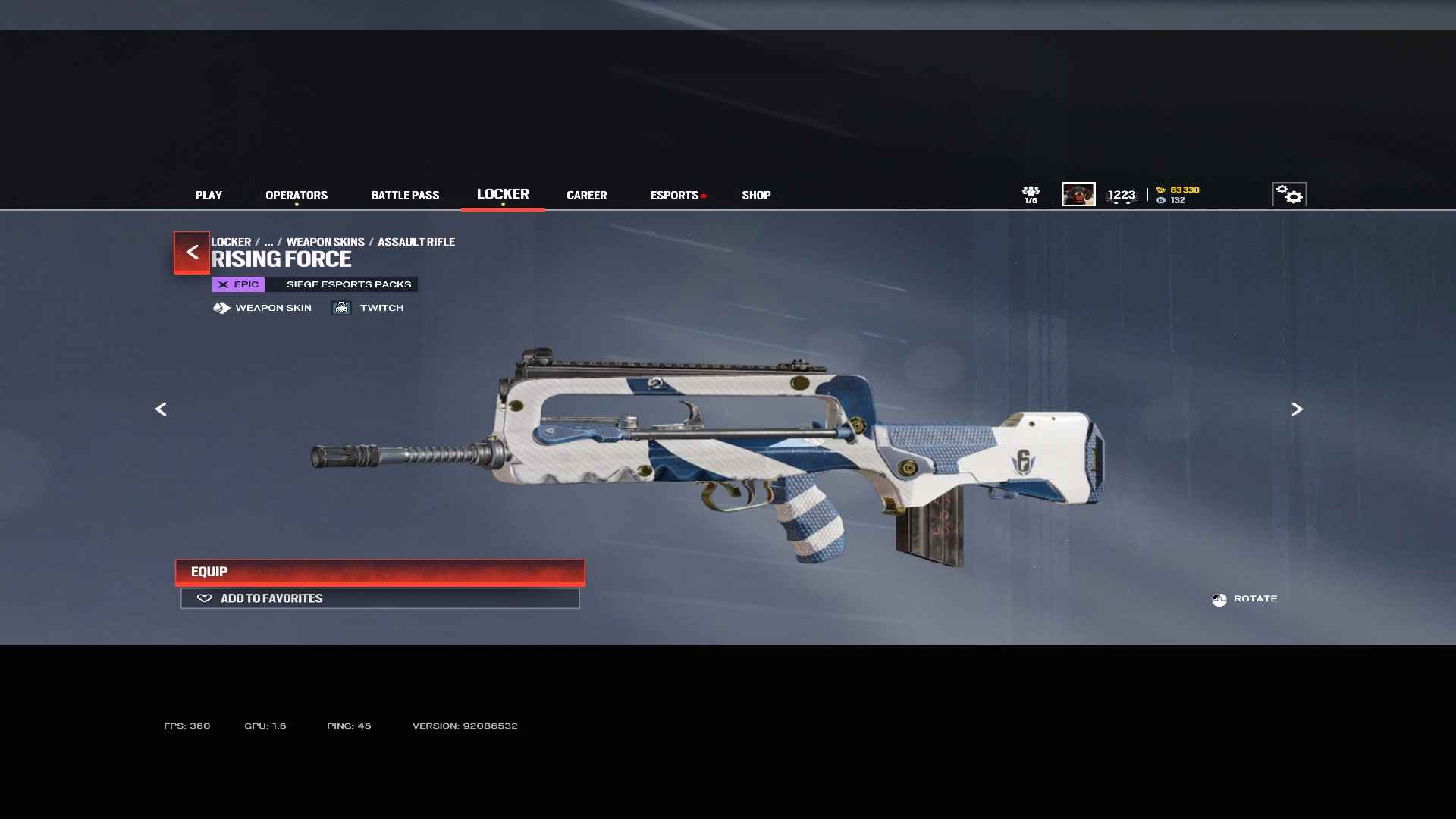Show the Esports tab
Screen dimensions: 1456x819
click(x=674, y=195)
